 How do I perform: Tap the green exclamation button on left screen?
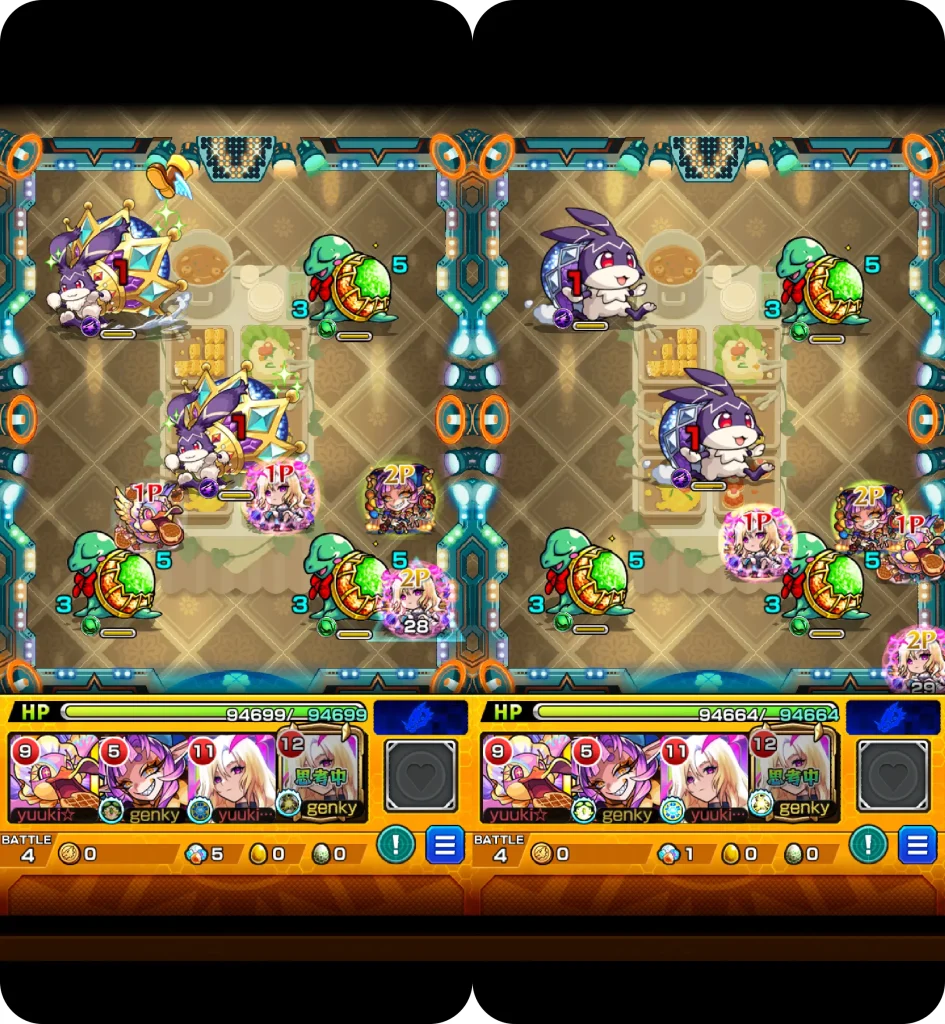click(x=396, y=845)
